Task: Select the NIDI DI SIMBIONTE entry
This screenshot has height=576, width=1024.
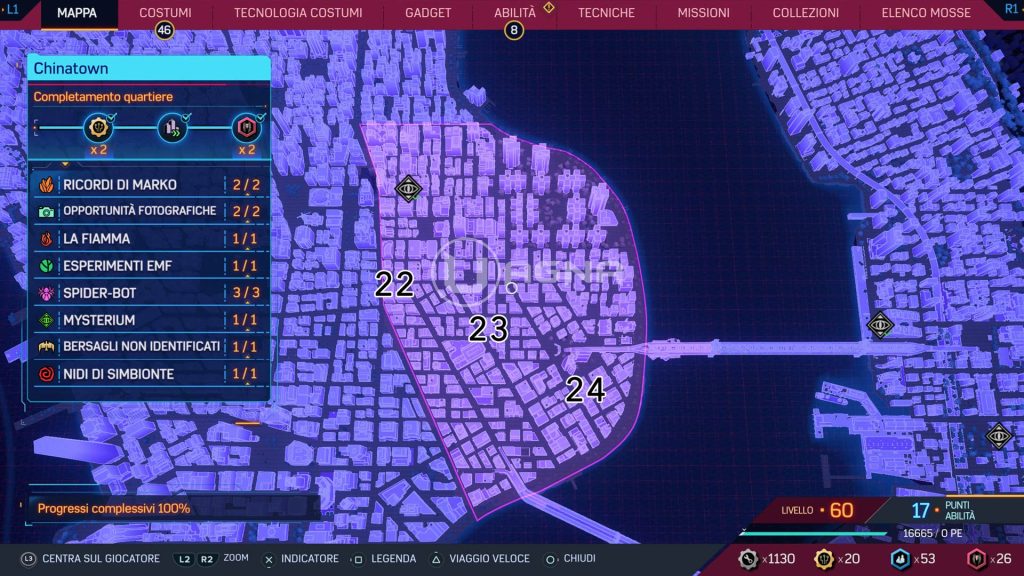Action: pyautogui.click(x=150, y=374)
